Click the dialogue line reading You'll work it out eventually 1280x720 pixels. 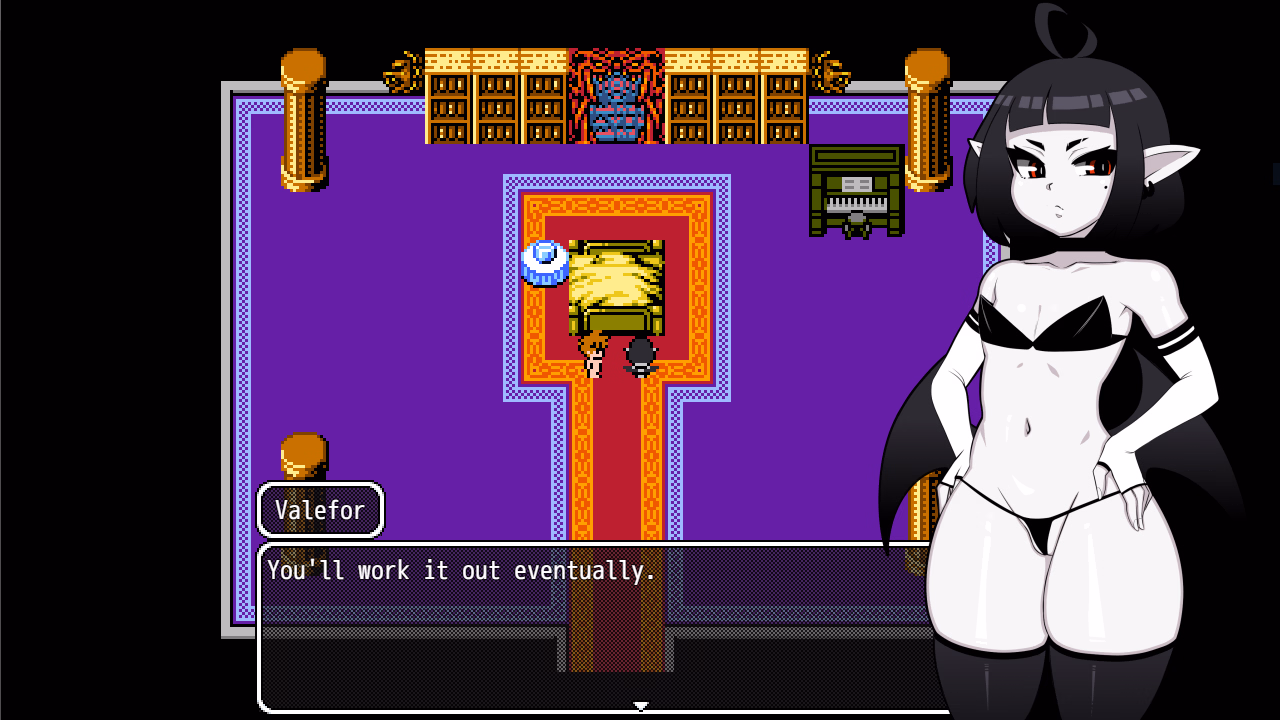[x=461, y=571]
